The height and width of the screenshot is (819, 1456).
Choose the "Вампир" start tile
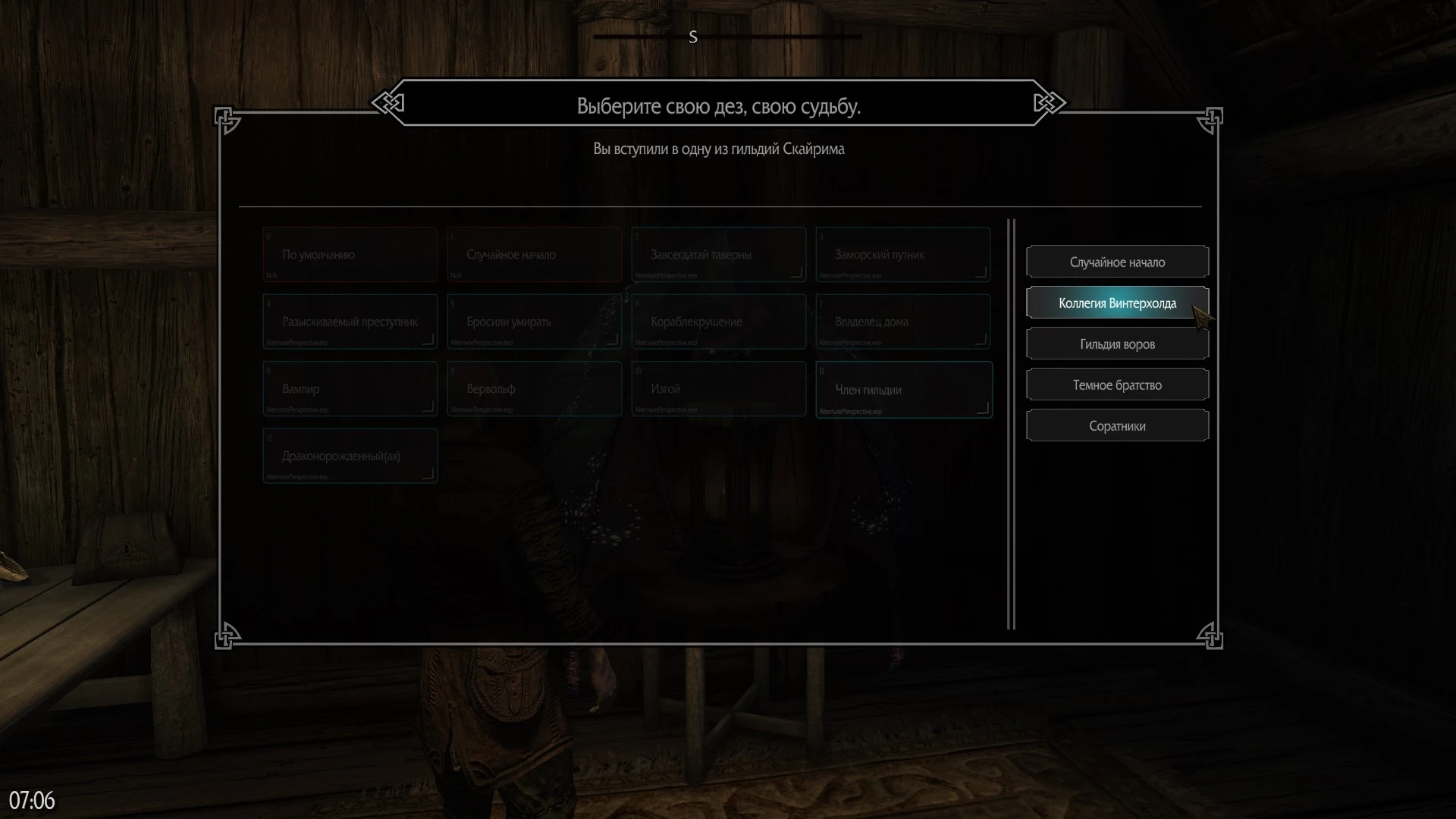pyautogui.click(x=350, y=389)
